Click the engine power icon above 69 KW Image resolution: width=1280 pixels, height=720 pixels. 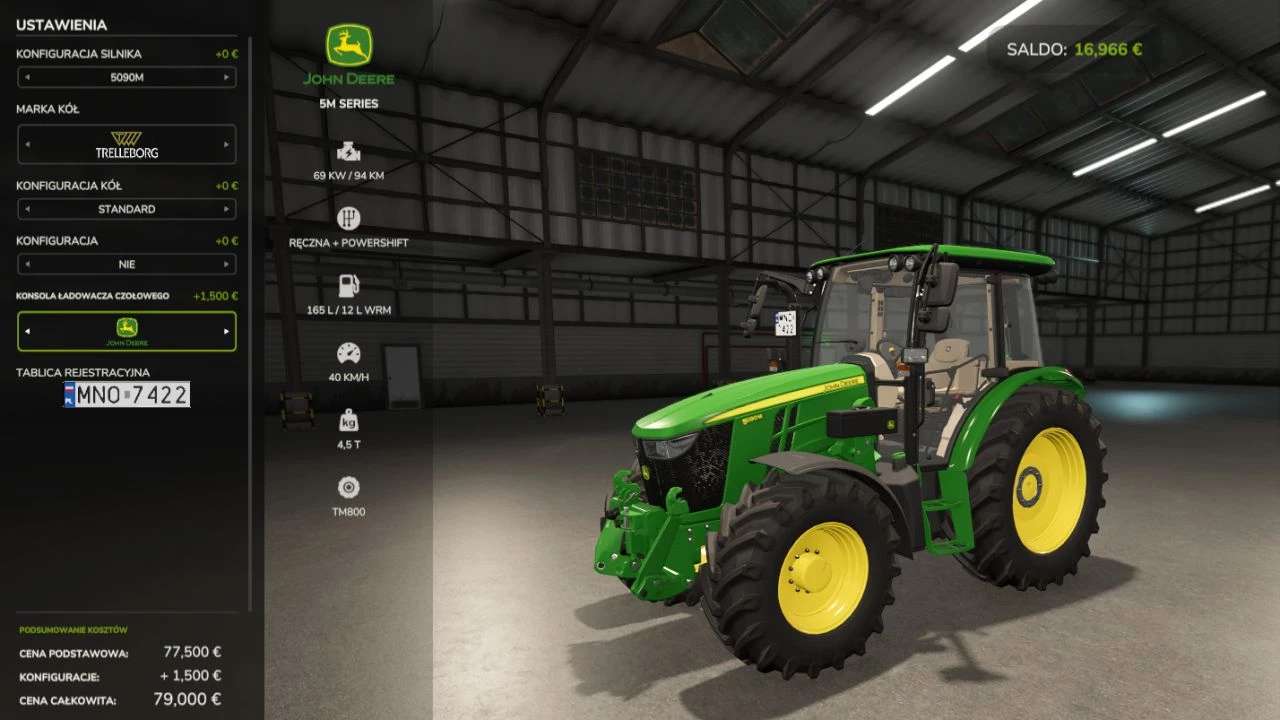348,152
